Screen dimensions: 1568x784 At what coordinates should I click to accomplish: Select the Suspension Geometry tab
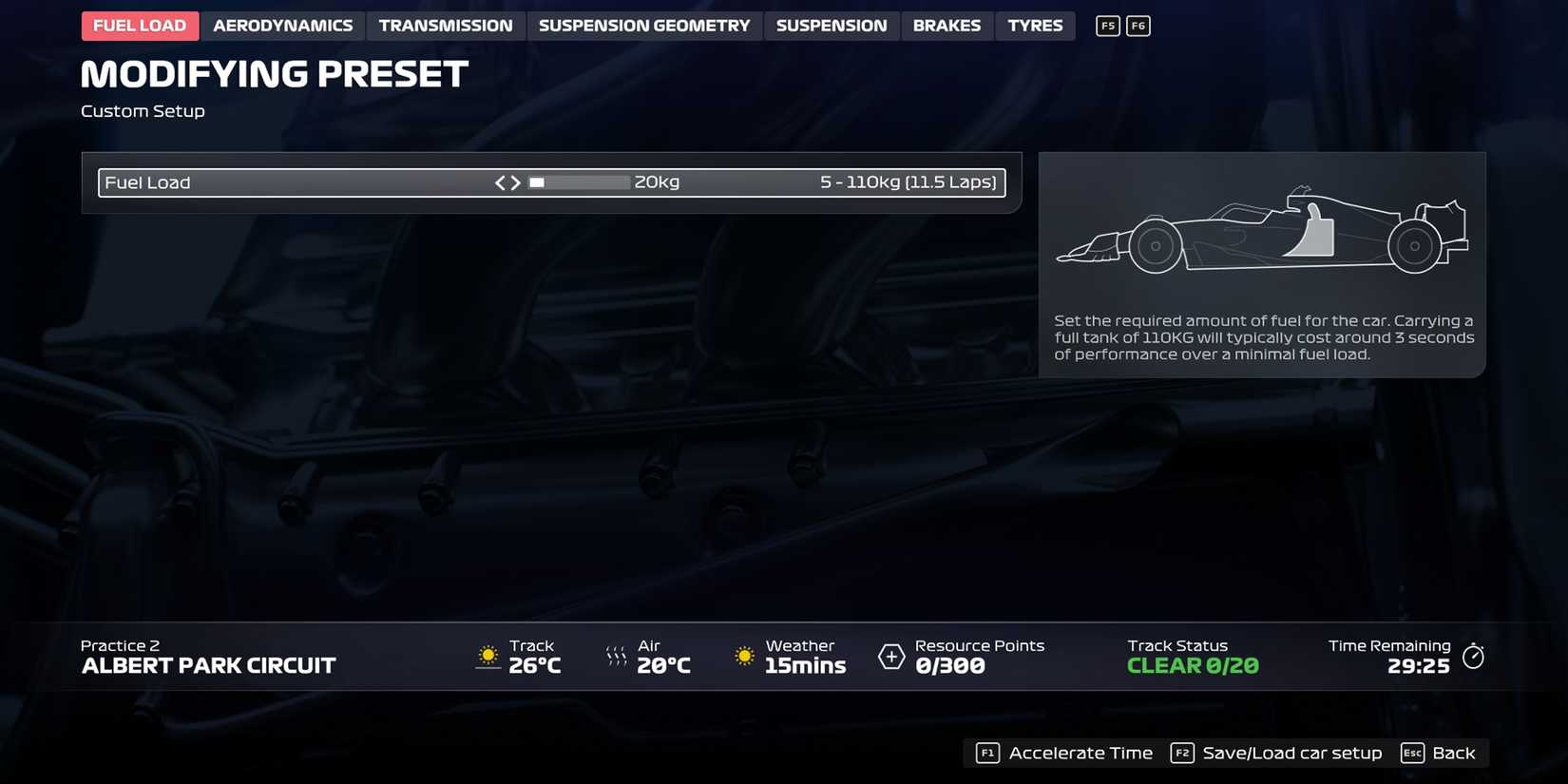coord(644,26)
